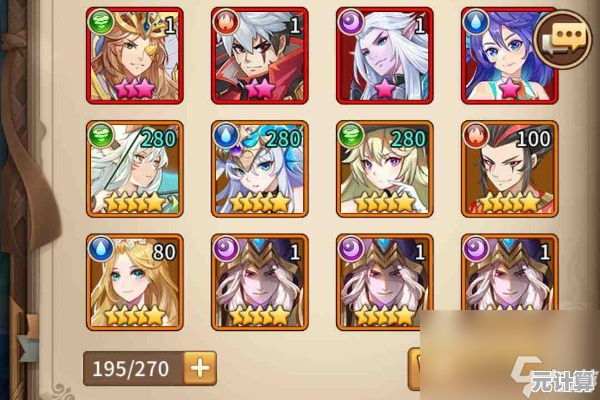Screen dimensions: 600x400
Task: Open the green white-haired level 280 hero
Action: coord(135,168)
